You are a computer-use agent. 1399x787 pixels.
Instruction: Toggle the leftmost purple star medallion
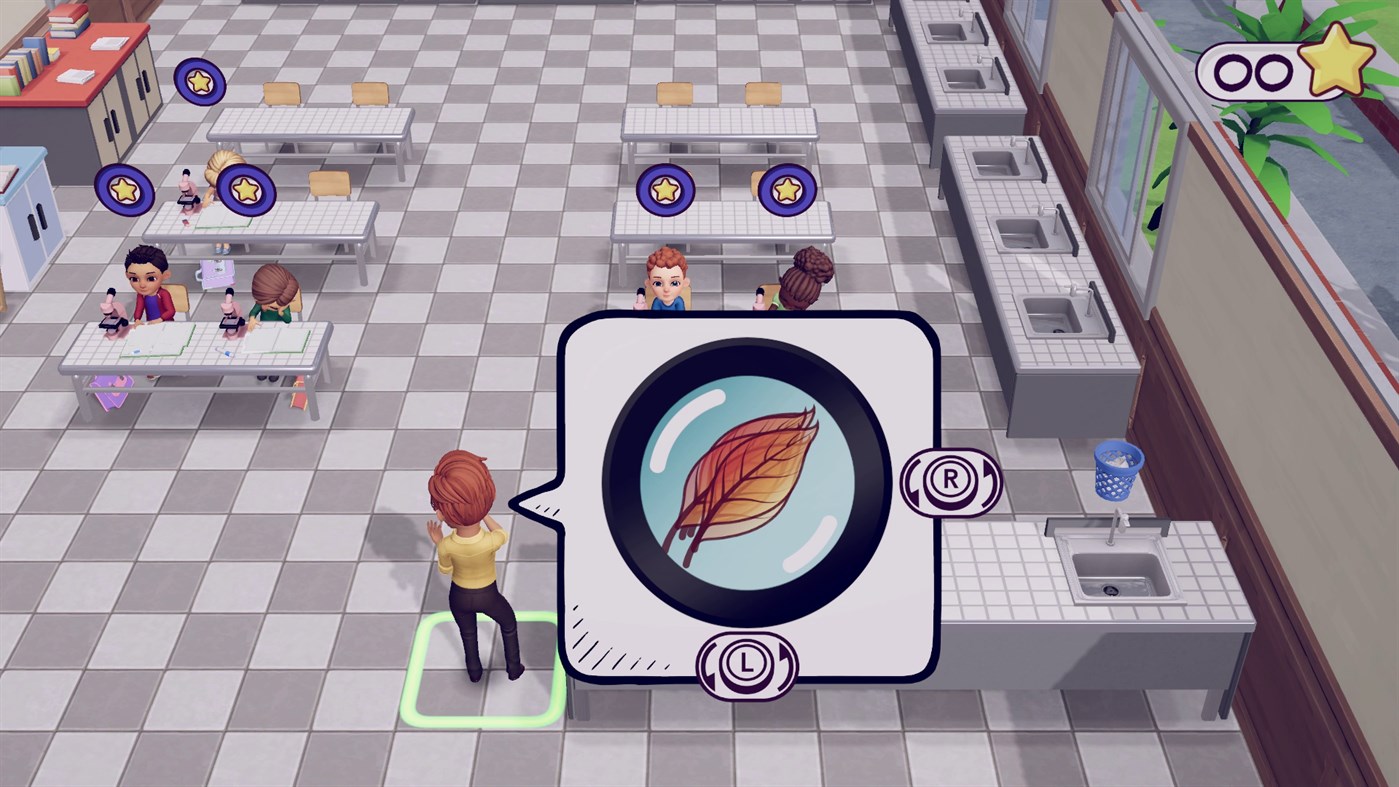coord(123,188)
